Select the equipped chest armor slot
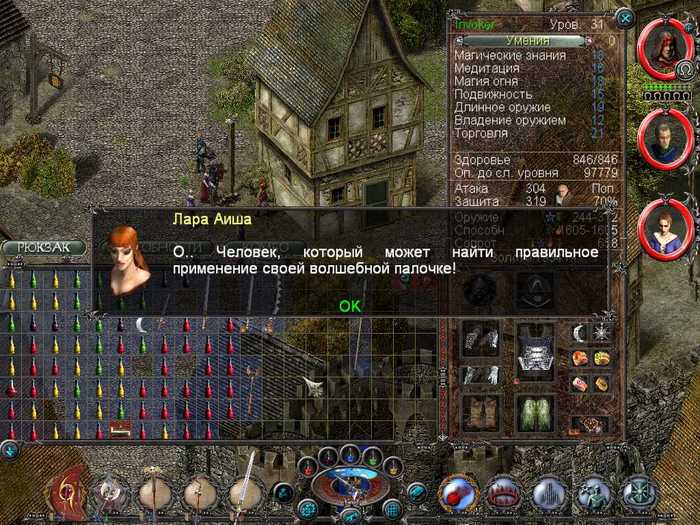This screenshot has width=700, height=525. pyautogui.click(x=534, y=359)
